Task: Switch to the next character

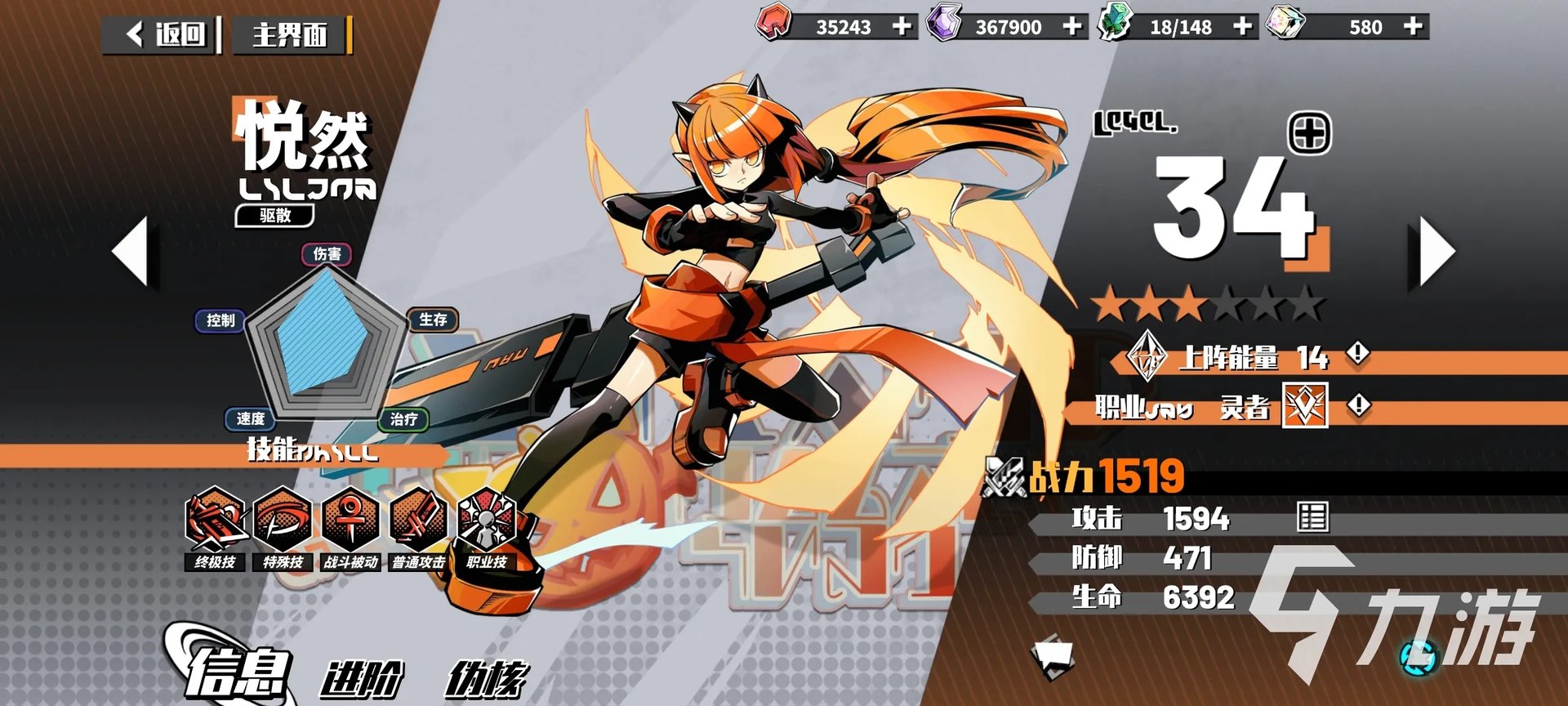Action: click(1435, 251)
